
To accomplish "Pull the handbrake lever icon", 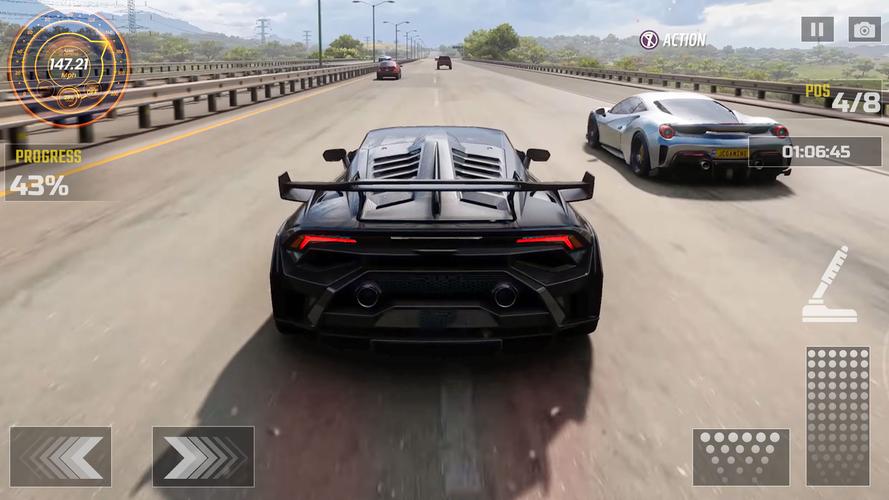I will (x=830, y=286).
